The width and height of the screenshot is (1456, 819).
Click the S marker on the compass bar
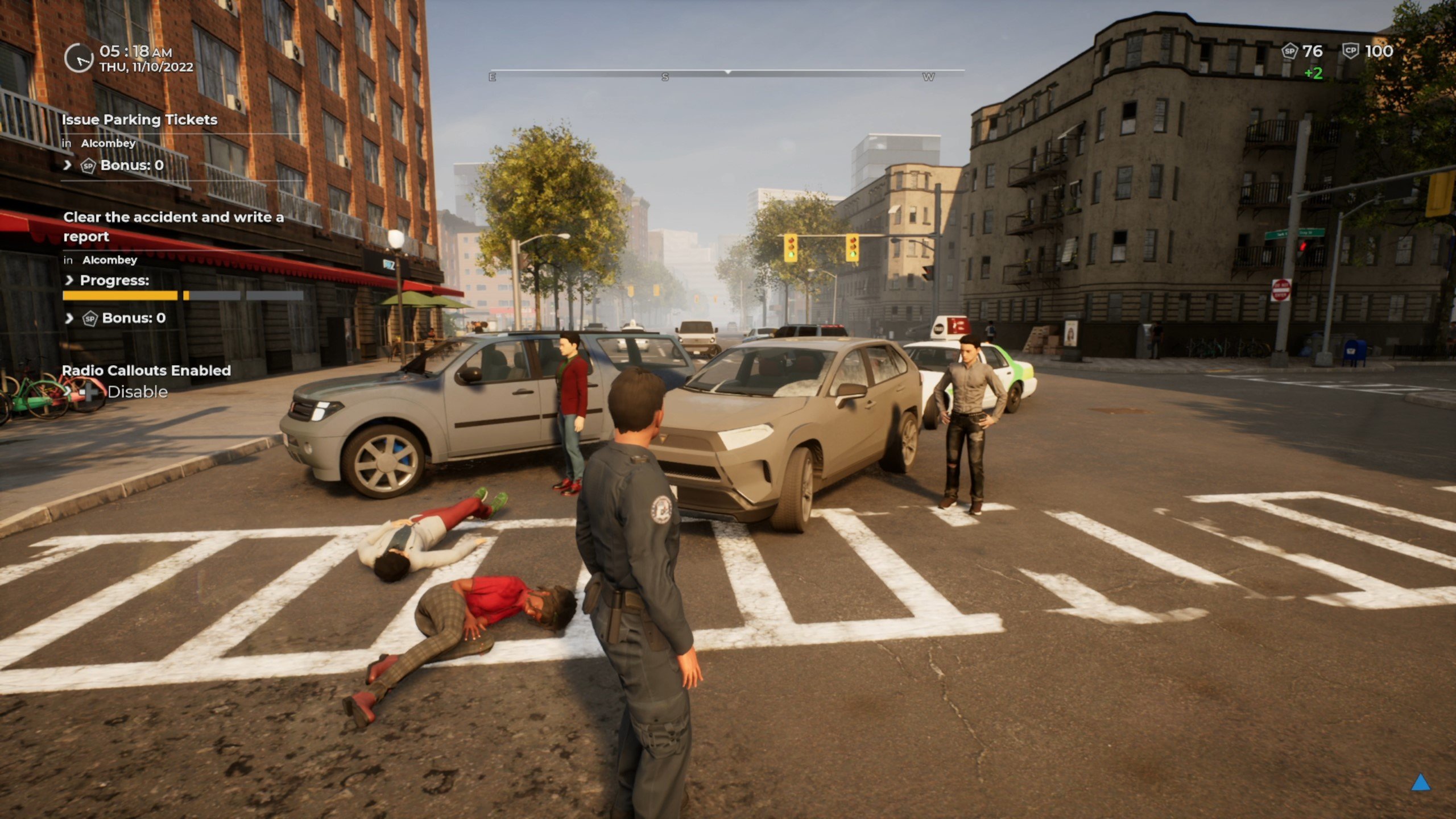coord(665,77)
